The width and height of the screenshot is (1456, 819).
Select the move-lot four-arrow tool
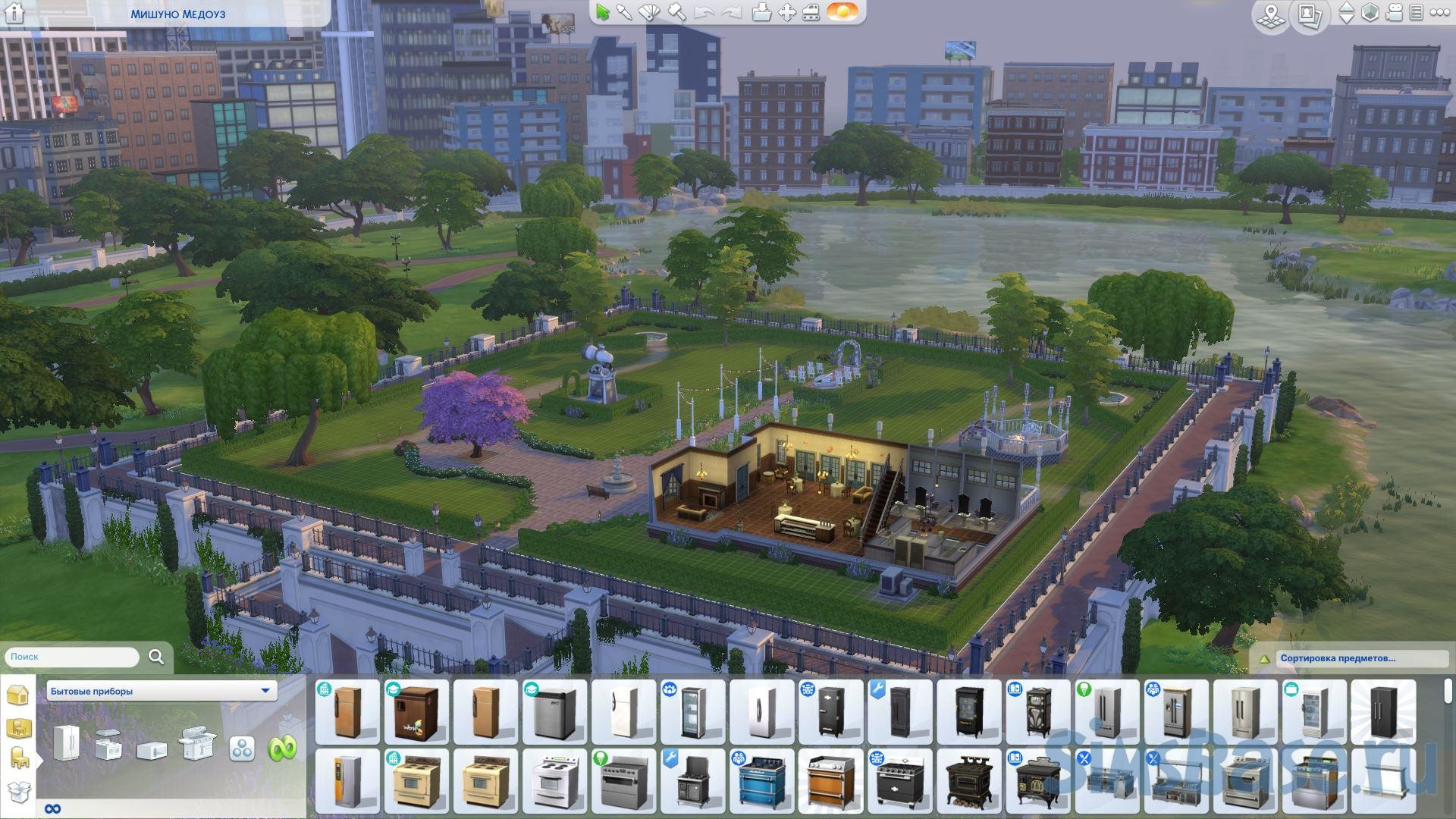pyautogui.click(x=787, y=12)
